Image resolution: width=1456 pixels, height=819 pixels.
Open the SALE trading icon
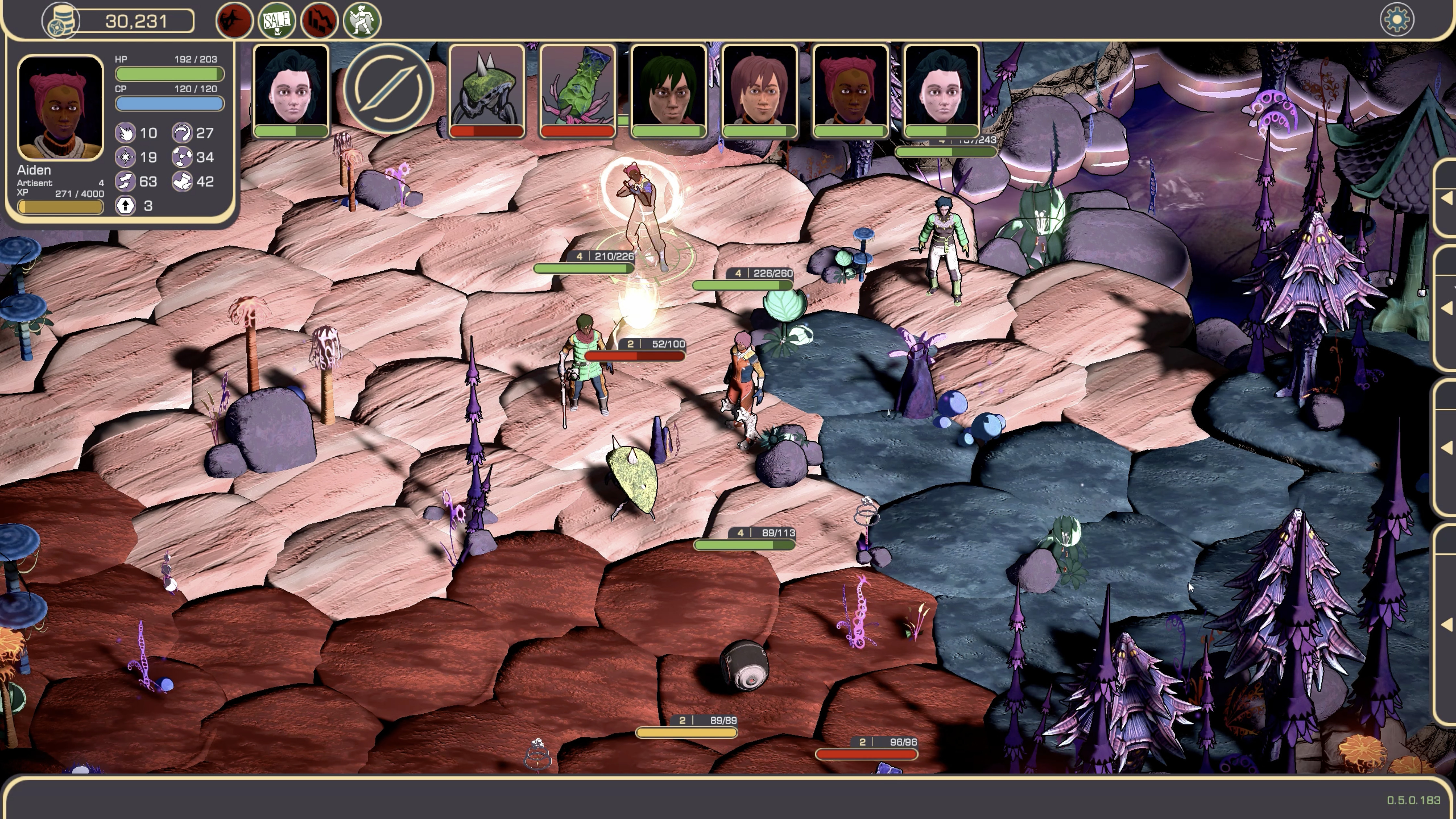coord(276,20)
